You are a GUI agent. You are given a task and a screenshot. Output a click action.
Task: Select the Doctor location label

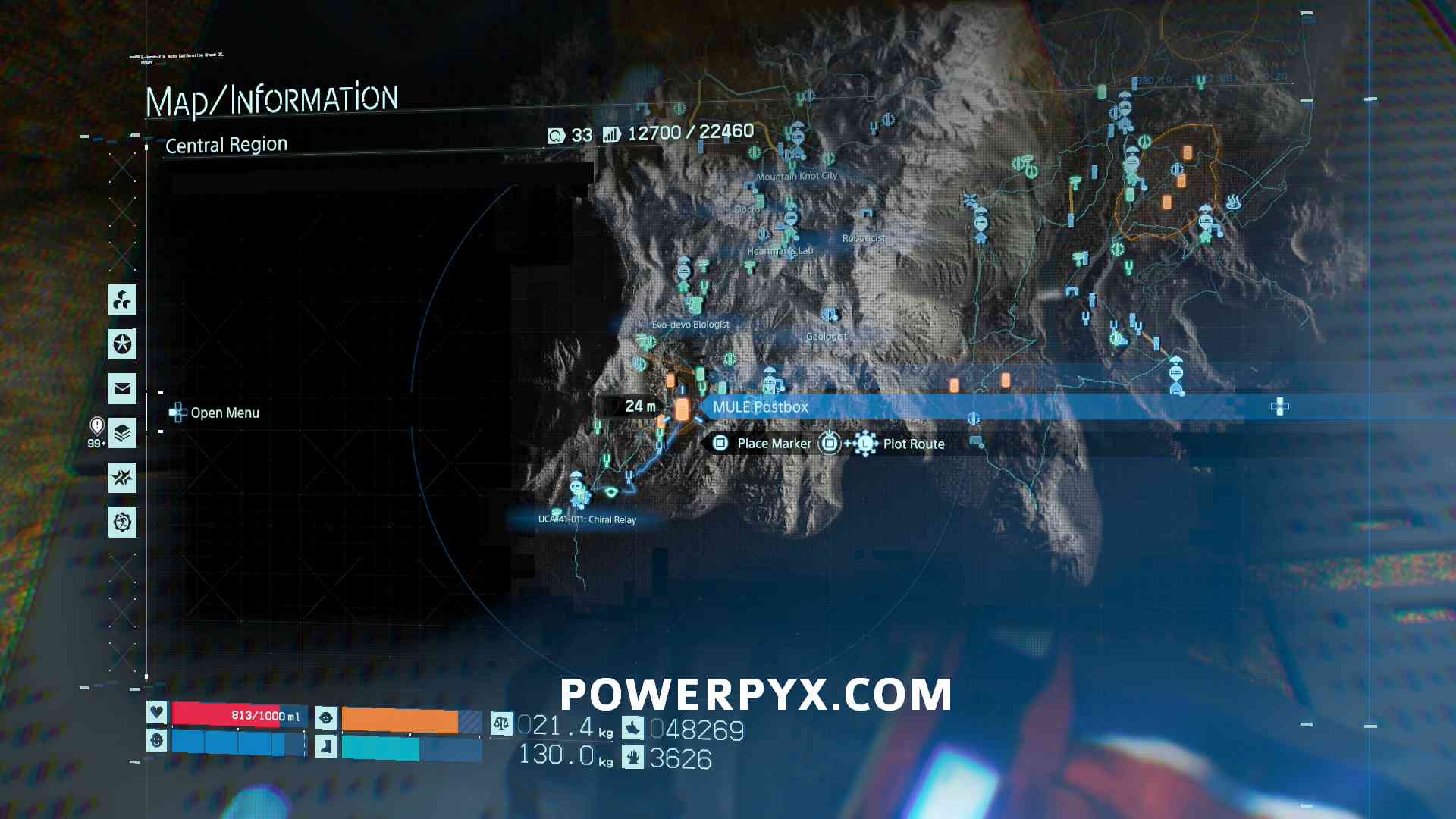click(x=748, y=209)
